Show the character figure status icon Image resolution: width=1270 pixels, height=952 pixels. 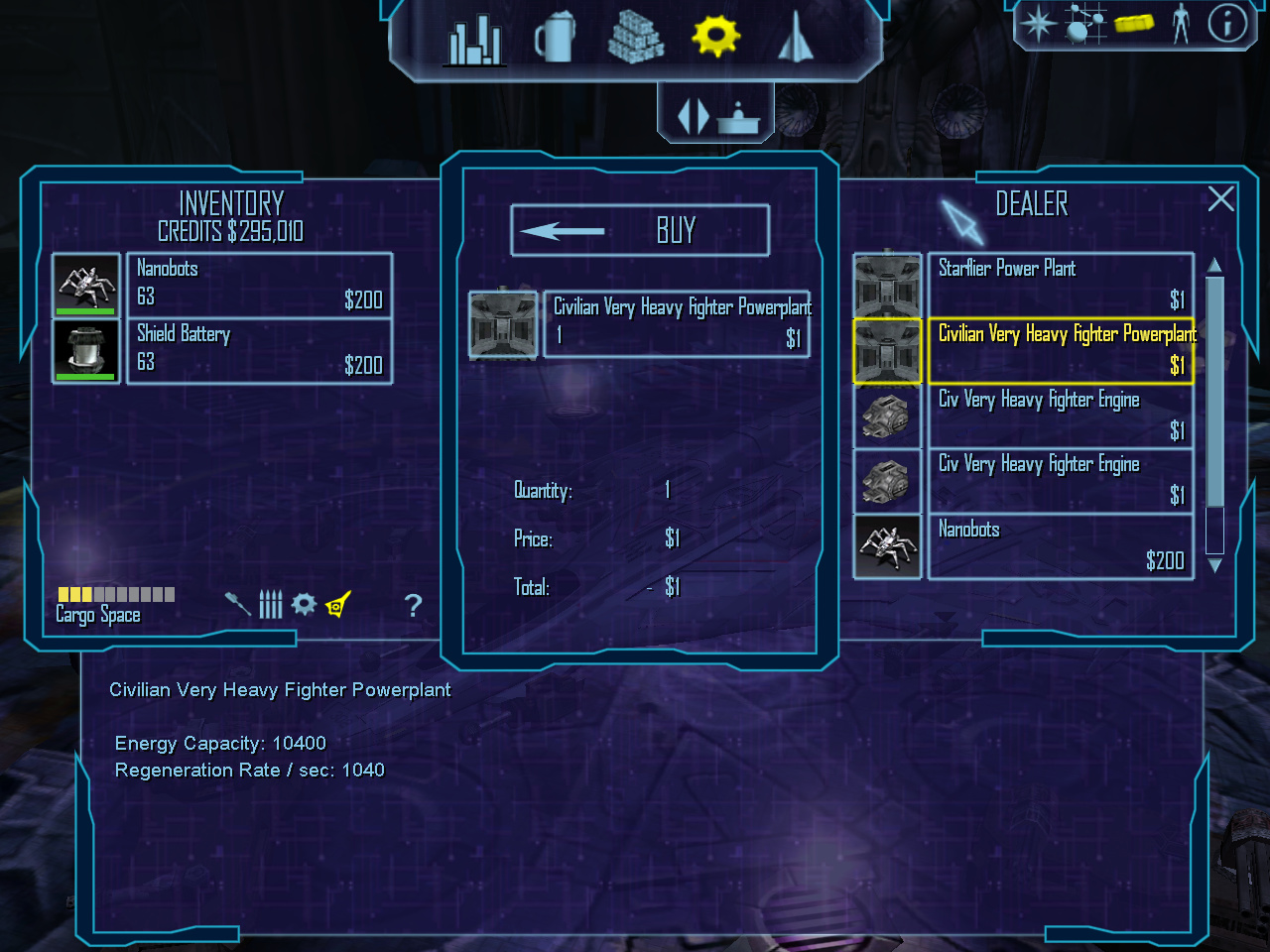[x=1181, y=23]
